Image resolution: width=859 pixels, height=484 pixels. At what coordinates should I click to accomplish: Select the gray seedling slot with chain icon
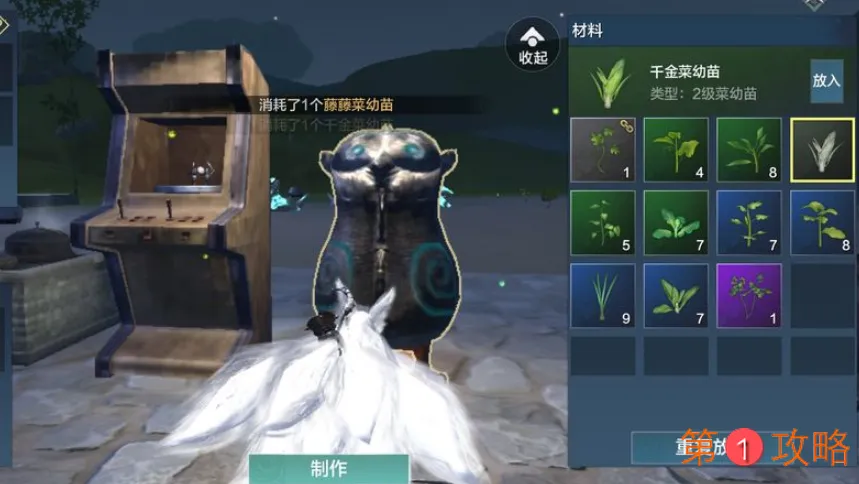pyautogui.click(x=602, y=150)
